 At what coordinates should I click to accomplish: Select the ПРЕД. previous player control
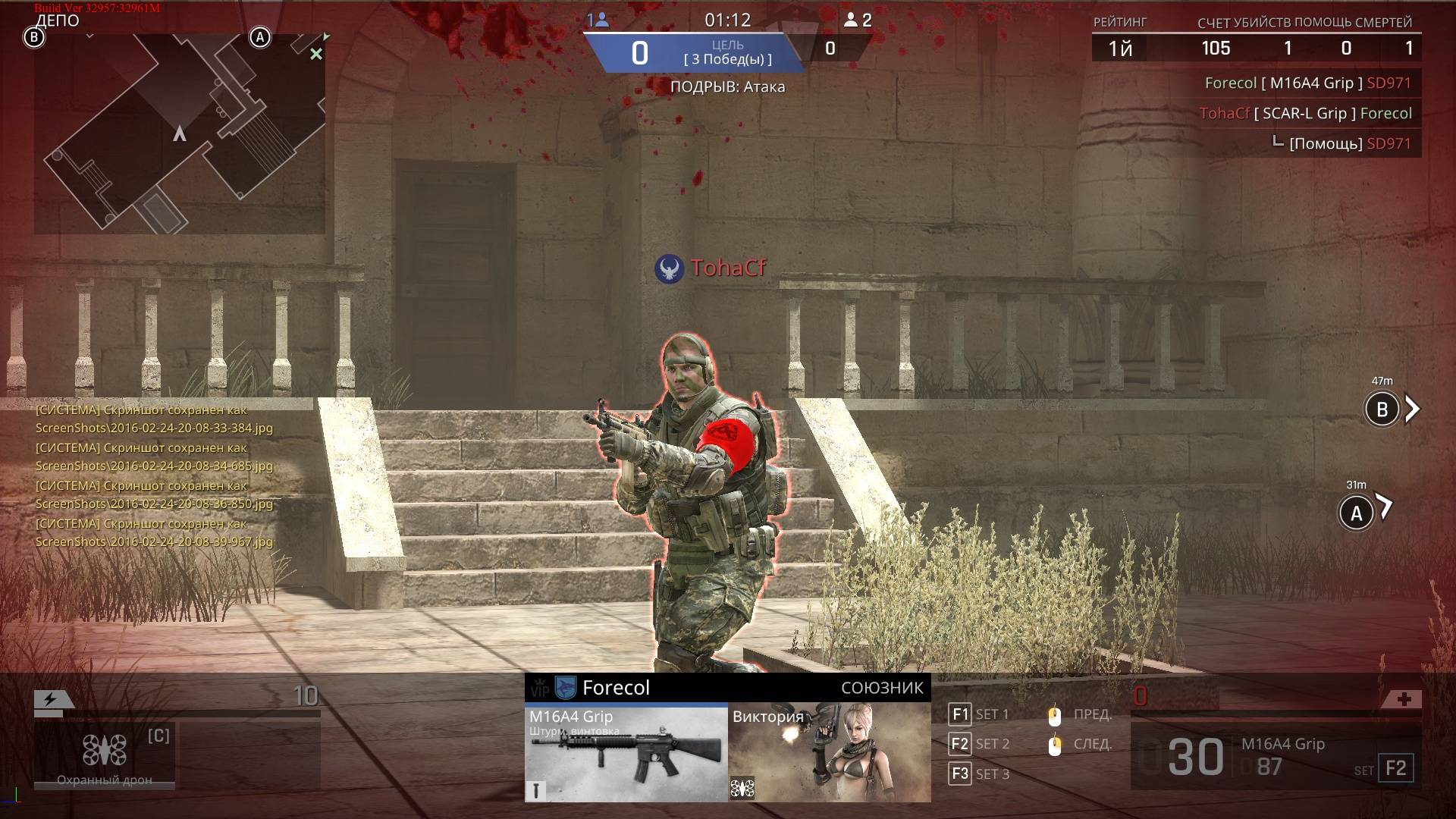pos(1081,714)
